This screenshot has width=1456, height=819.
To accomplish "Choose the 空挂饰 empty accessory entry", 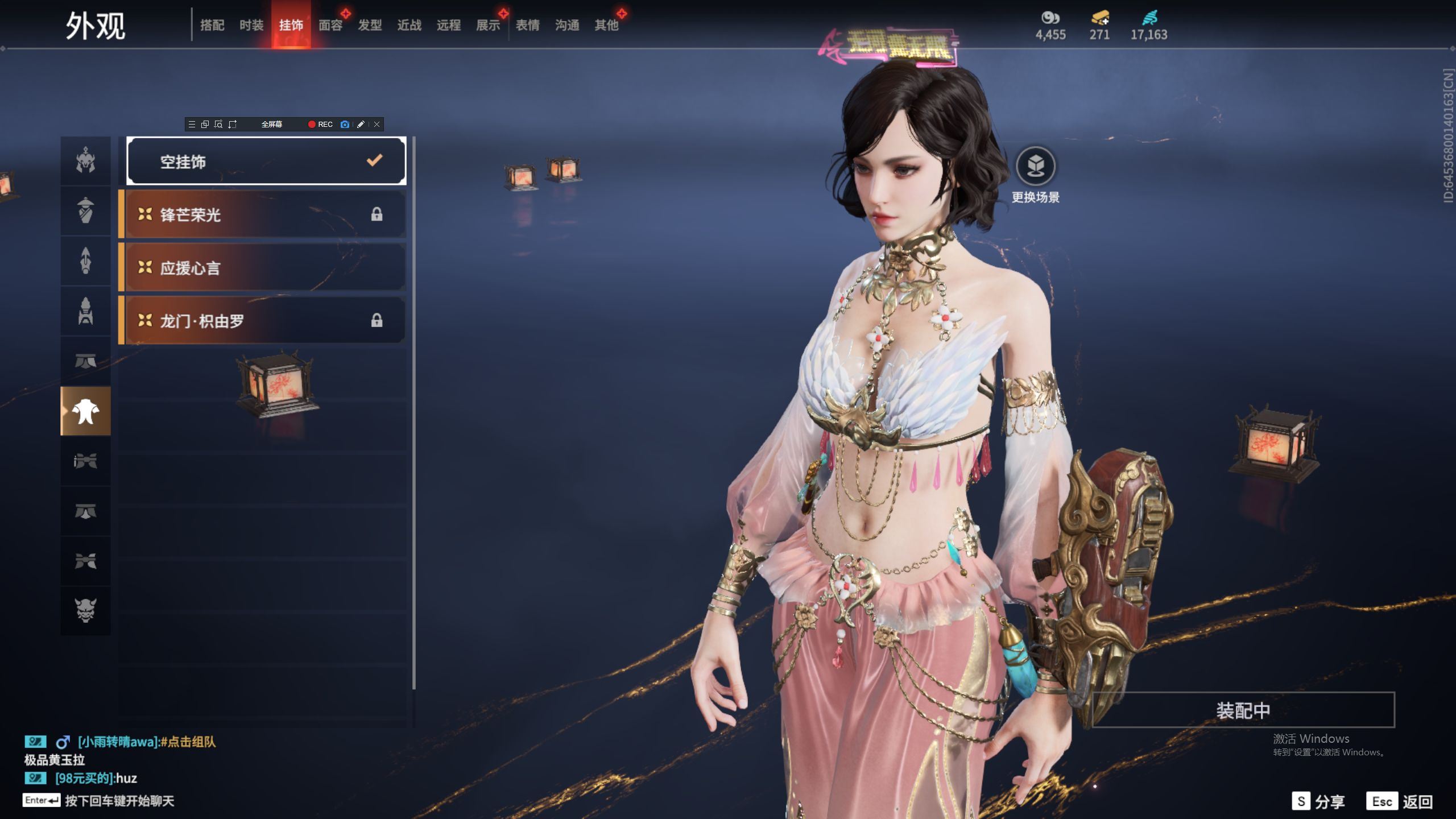I will click(266, 162).
